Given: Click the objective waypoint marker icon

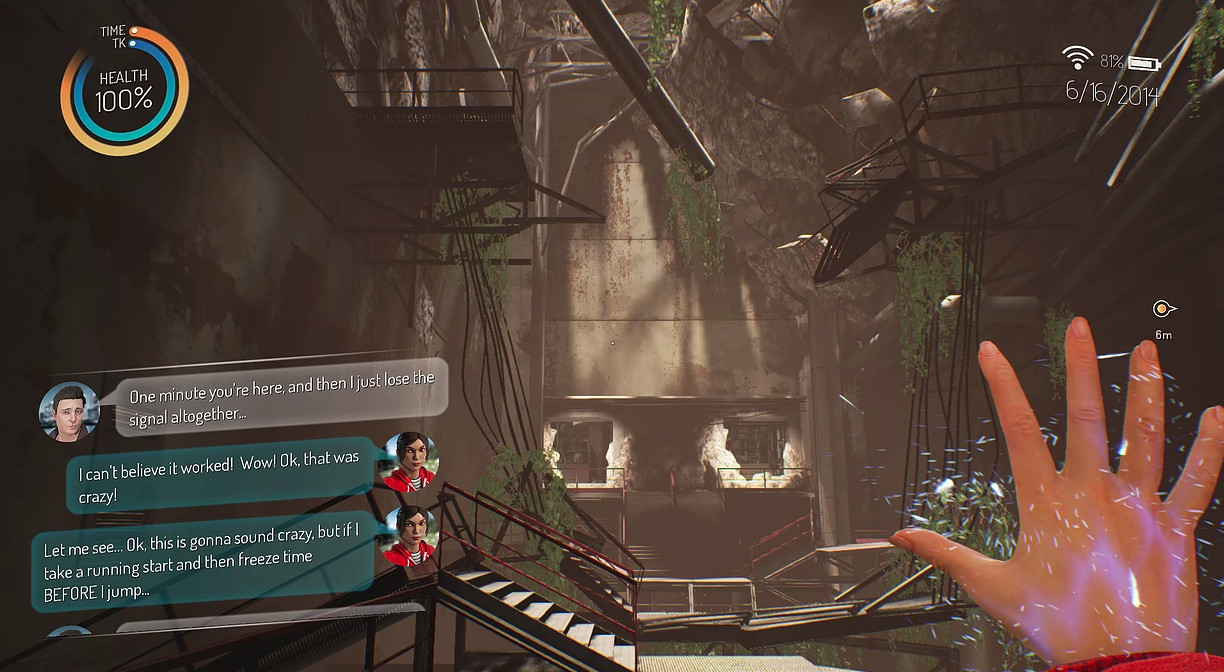Looking at the screenshot, I should coord(1162,310).
